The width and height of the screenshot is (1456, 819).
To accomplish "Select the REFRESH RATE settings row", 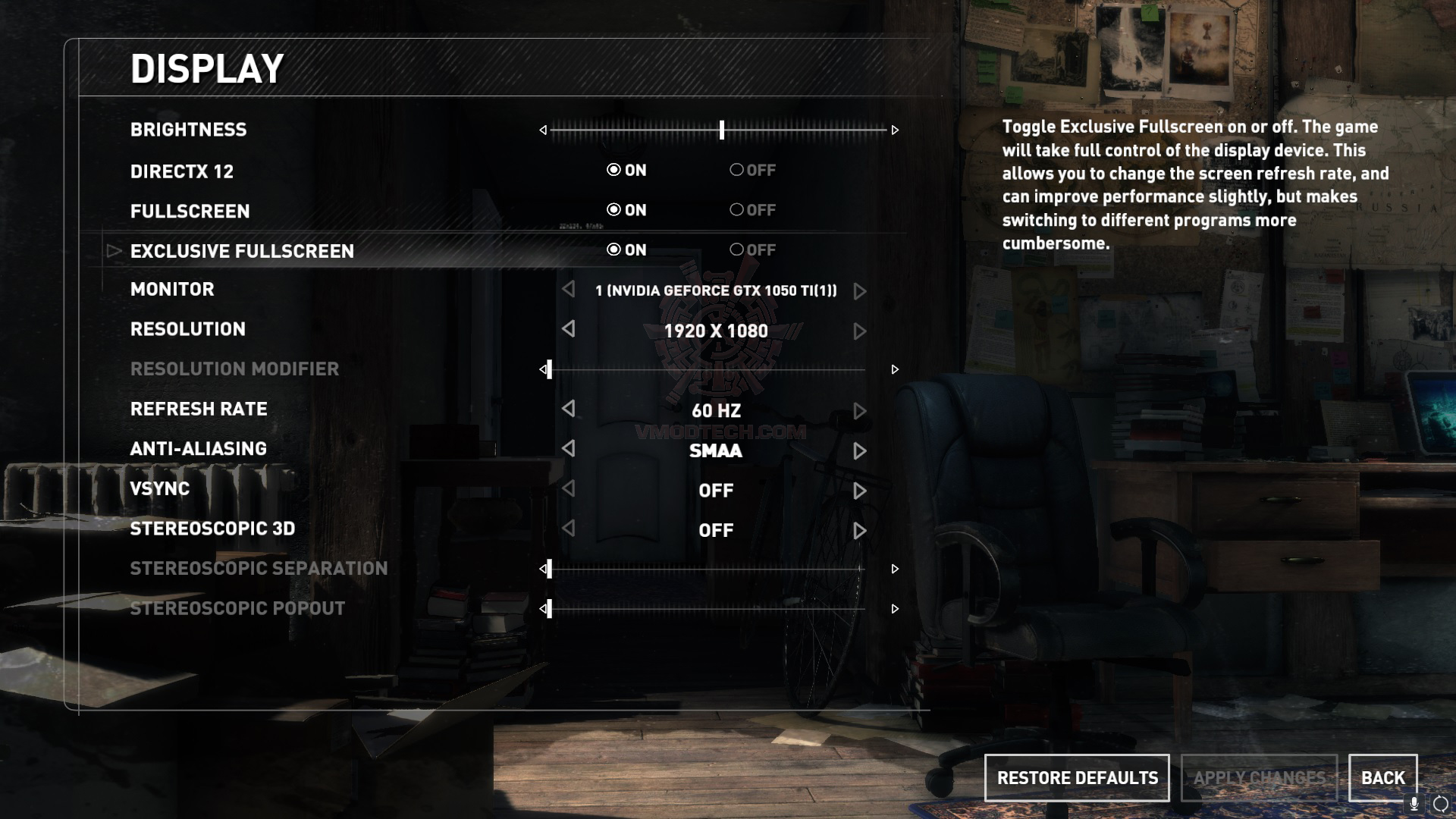I will click(x=199, y=409).
